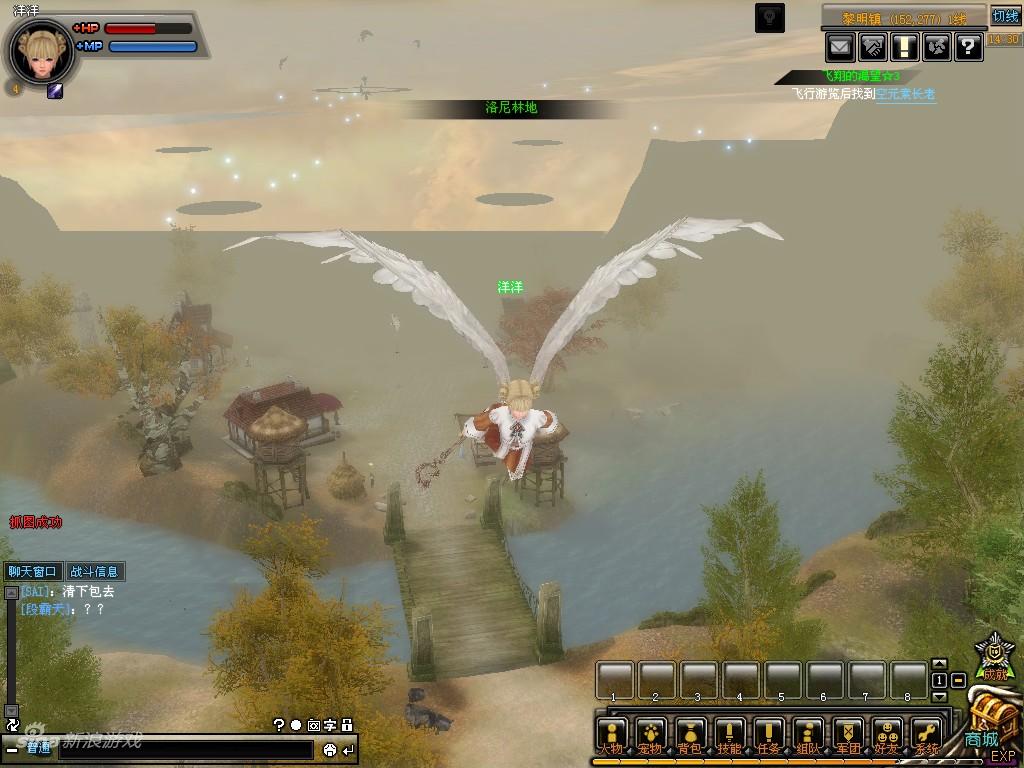1024x768 pixels.
Task: Click the player portrait avatar
Action: tap(41, 51)
